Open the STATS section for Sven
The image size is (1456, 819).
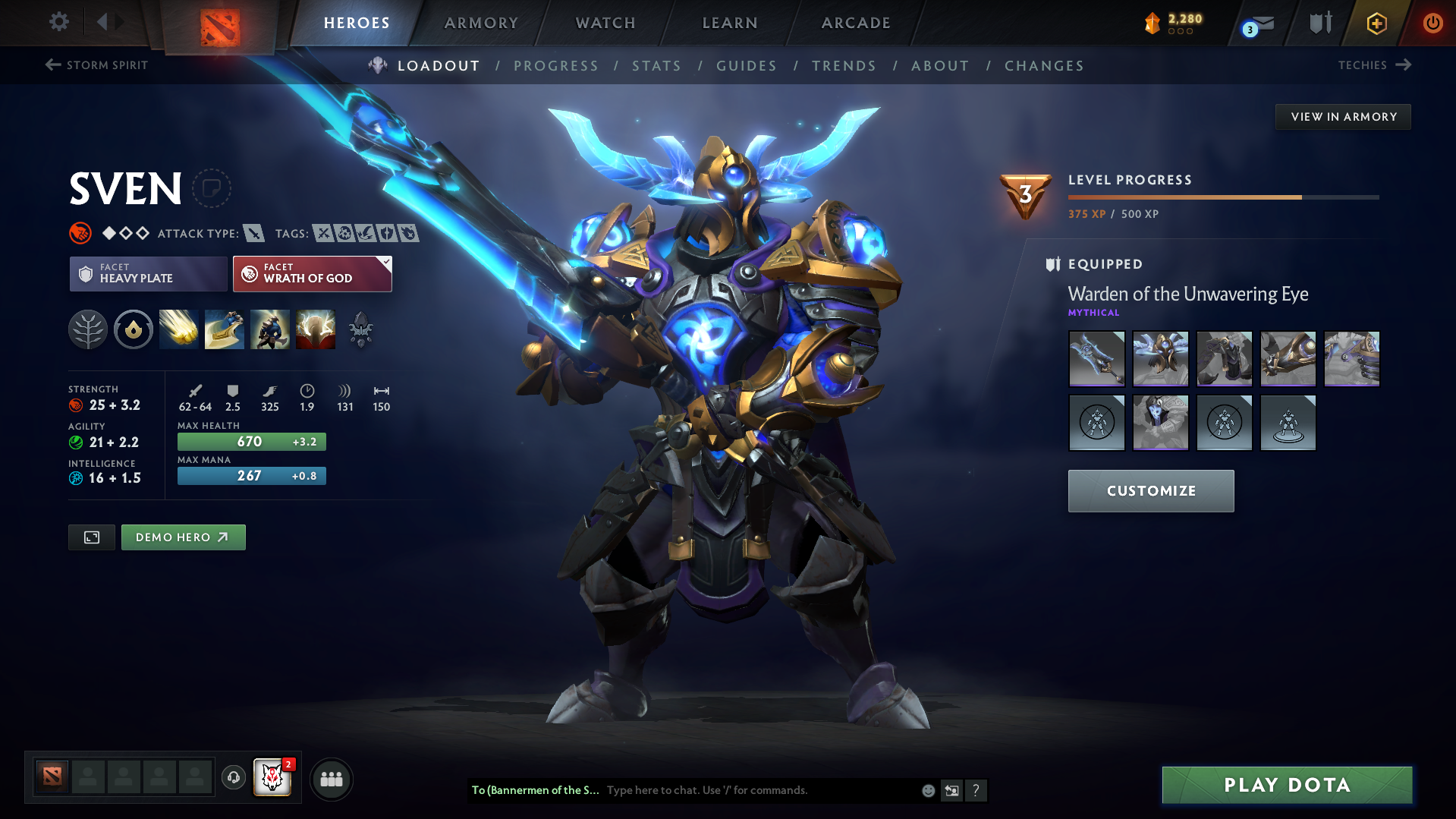656,66
